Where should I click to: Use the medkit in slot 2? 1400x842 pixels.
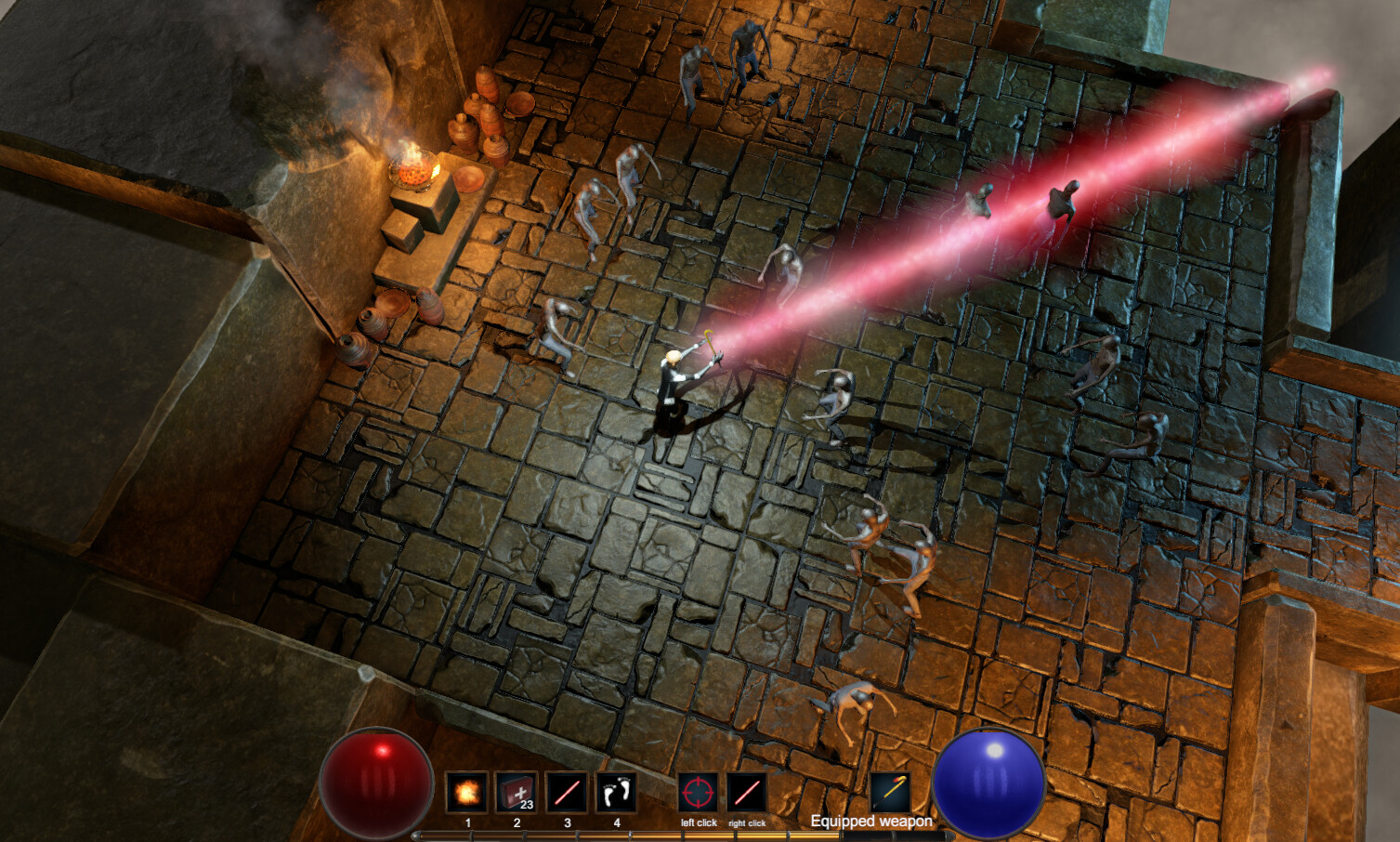[517, 793]
